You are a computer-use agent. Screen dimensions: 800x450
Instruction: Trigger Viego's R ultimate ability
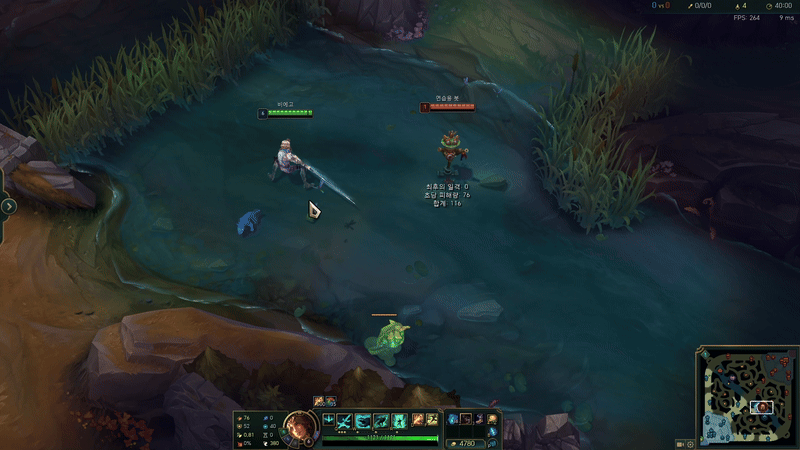(x=399, y=421)
